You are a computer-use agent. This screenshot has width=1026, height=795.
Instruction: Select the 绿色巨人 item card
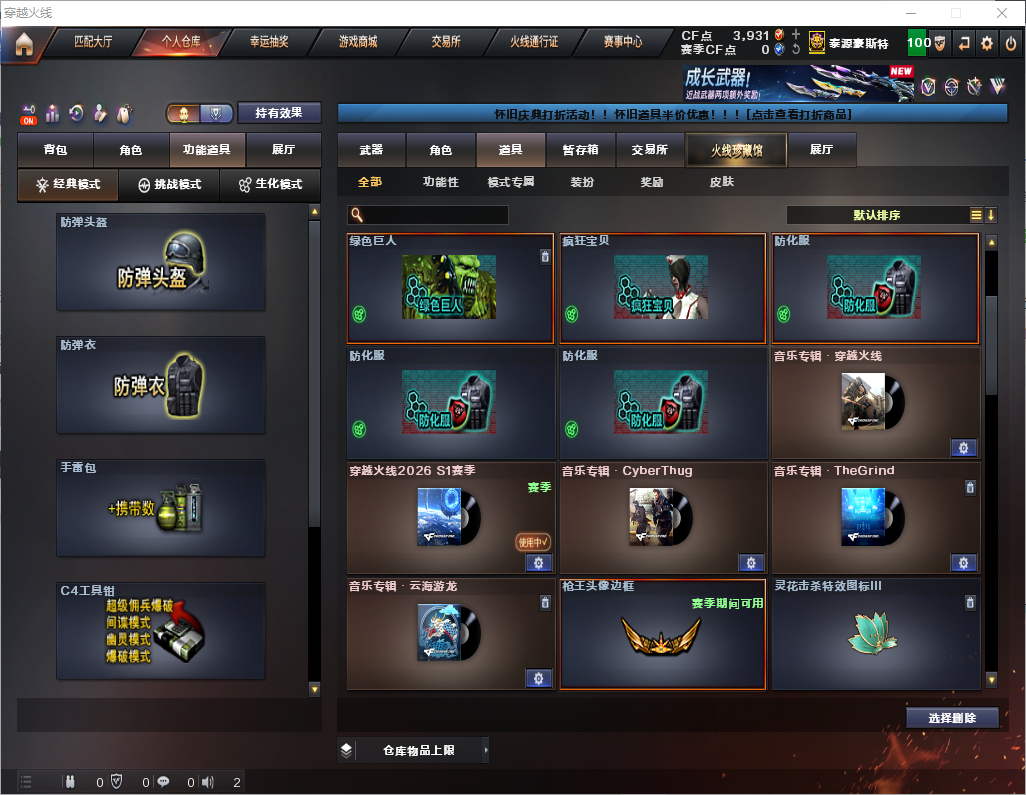[450, 288]
